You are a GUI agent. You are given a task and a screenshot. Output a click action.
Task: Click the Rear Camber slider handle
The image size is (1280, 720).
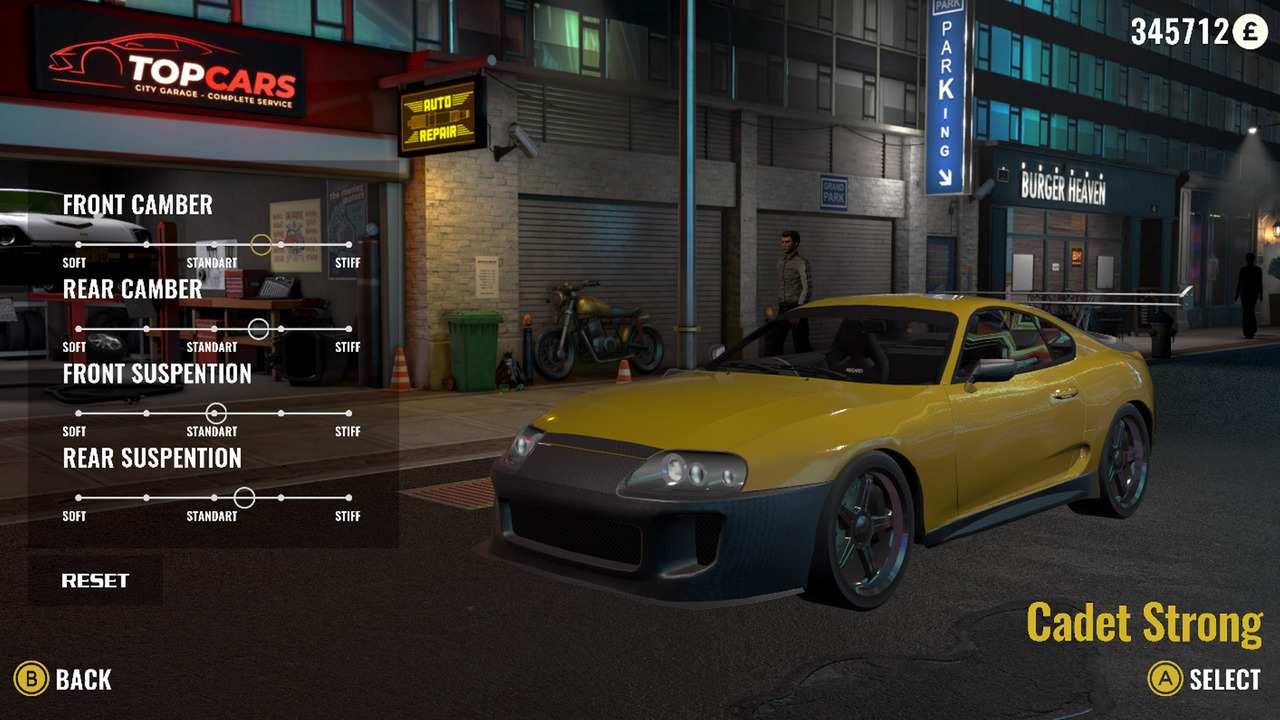259,327
